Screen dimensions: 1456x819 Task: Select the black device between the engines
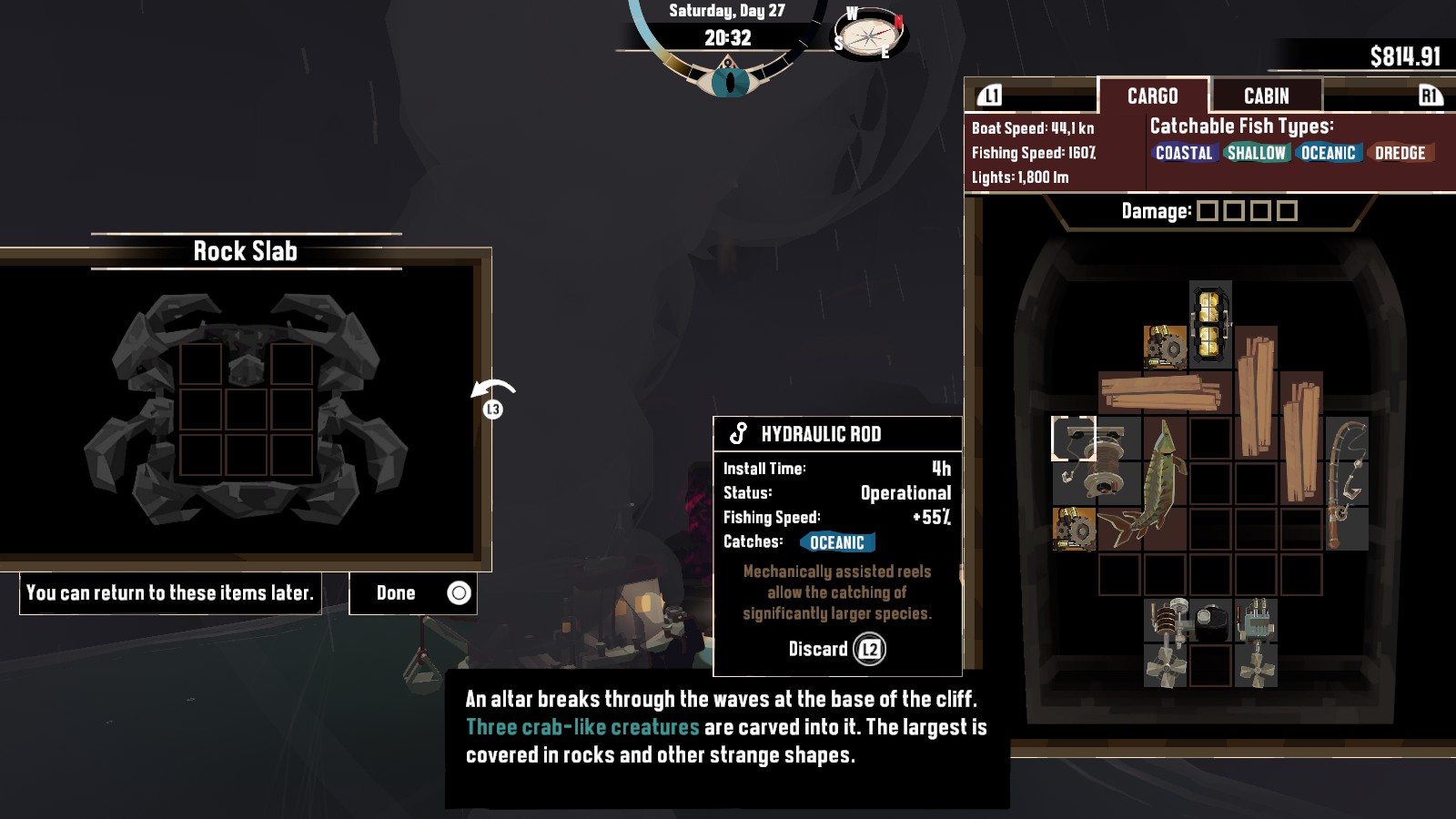pyautogui.click(x=1211, y=621)
